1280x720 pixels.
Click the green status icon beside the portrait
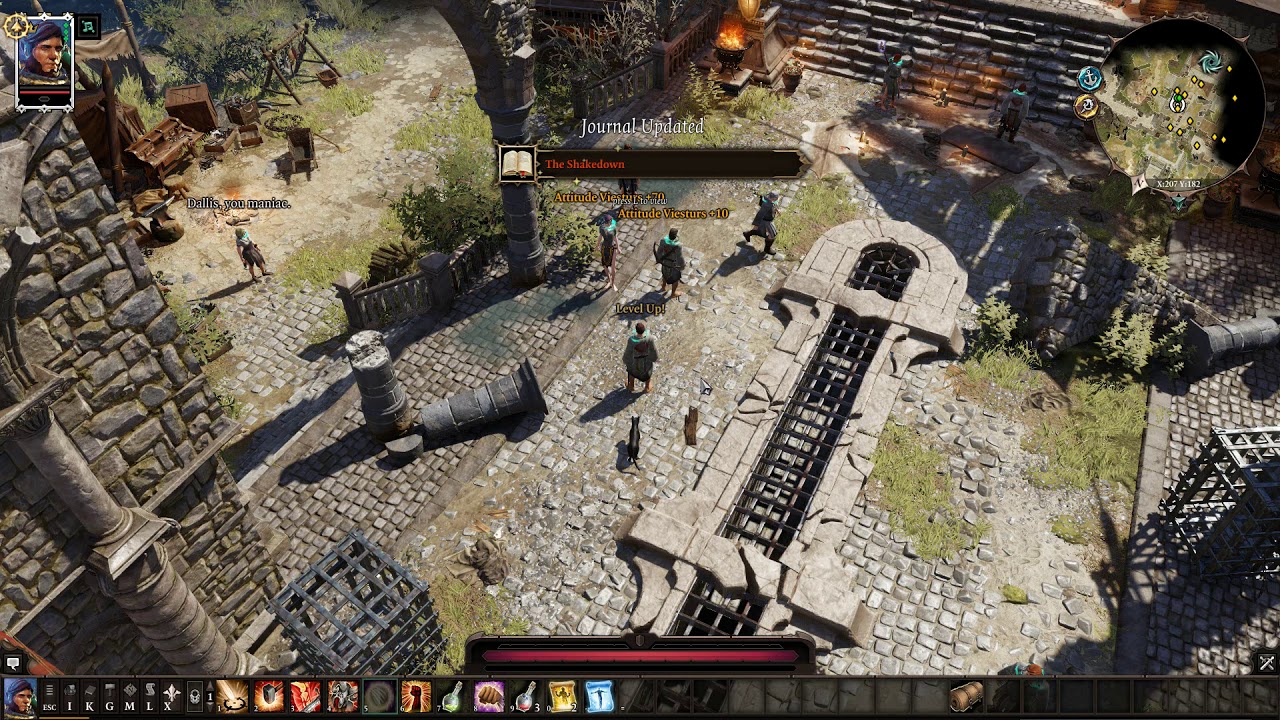(x=88, y=28)
